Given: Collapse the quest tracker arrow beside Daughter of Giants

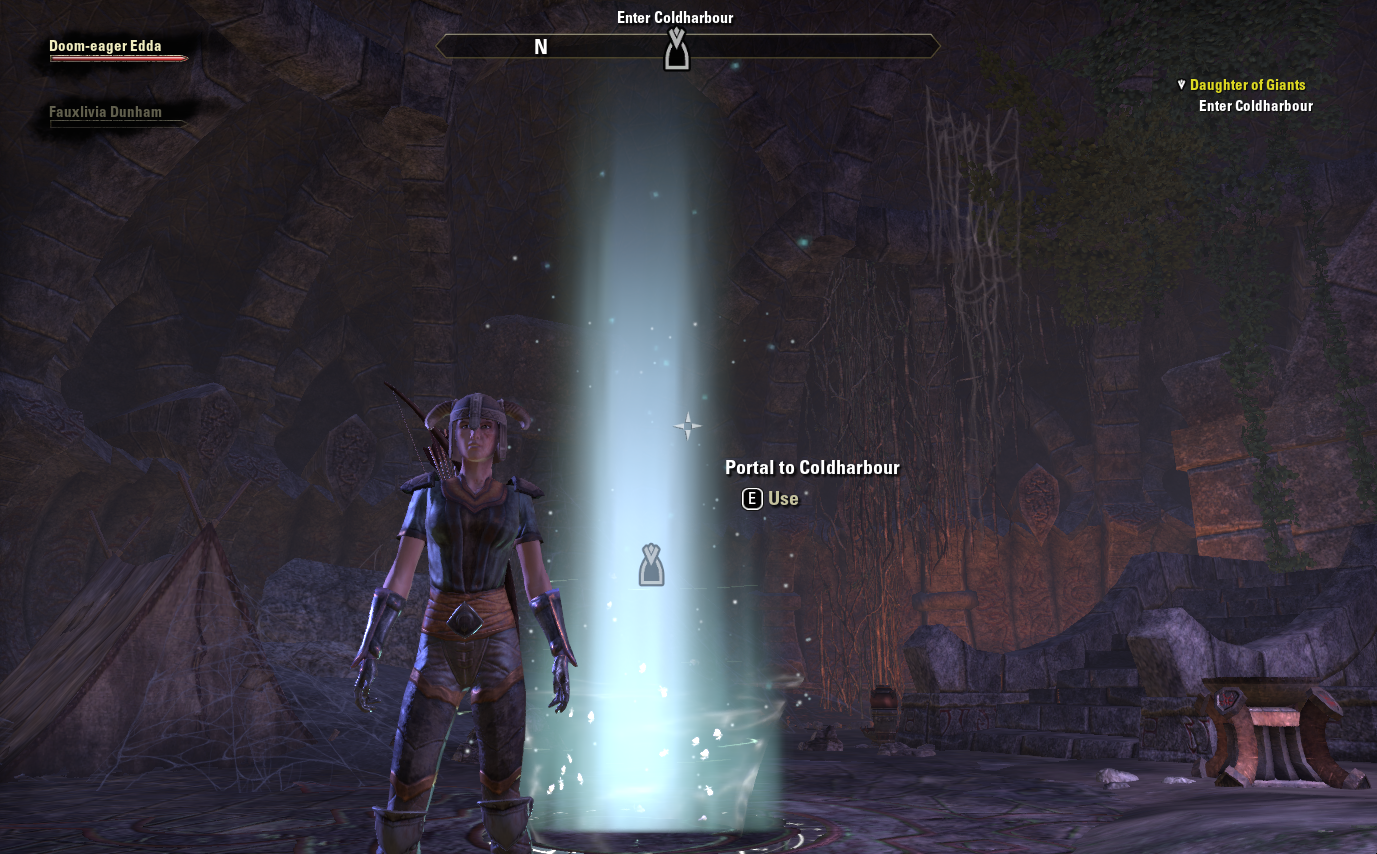Looking at the screenshot, I should point(1181,85).
